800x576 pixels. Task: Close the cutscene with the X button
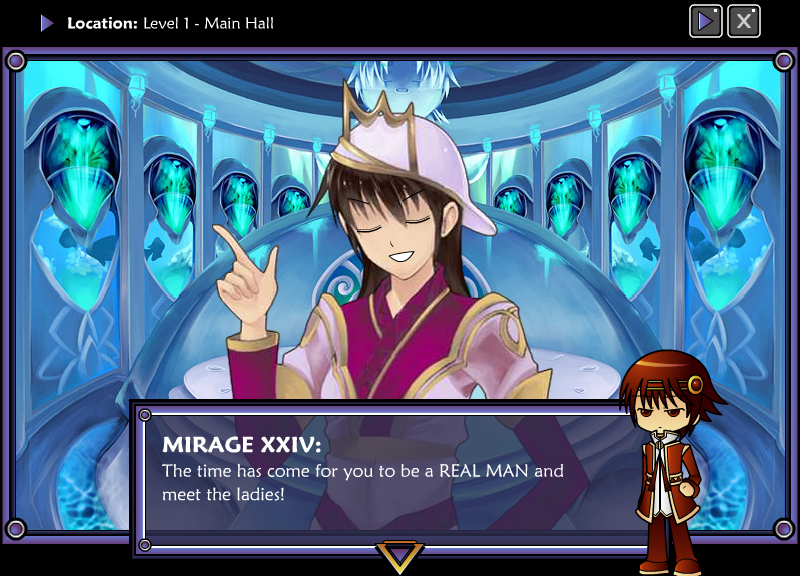743,21
